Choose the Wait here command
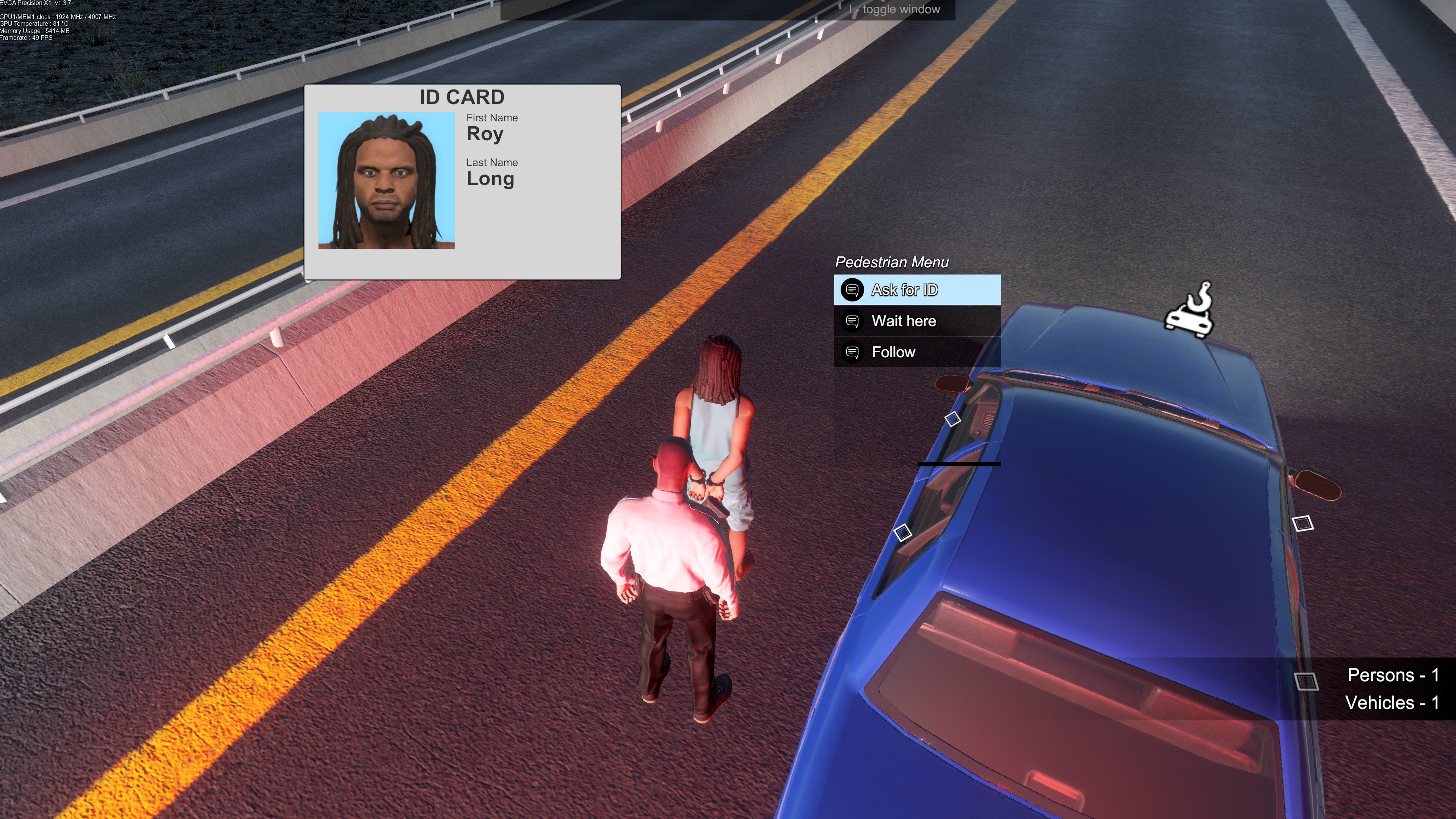1456x819 pixels. [917, 321]
